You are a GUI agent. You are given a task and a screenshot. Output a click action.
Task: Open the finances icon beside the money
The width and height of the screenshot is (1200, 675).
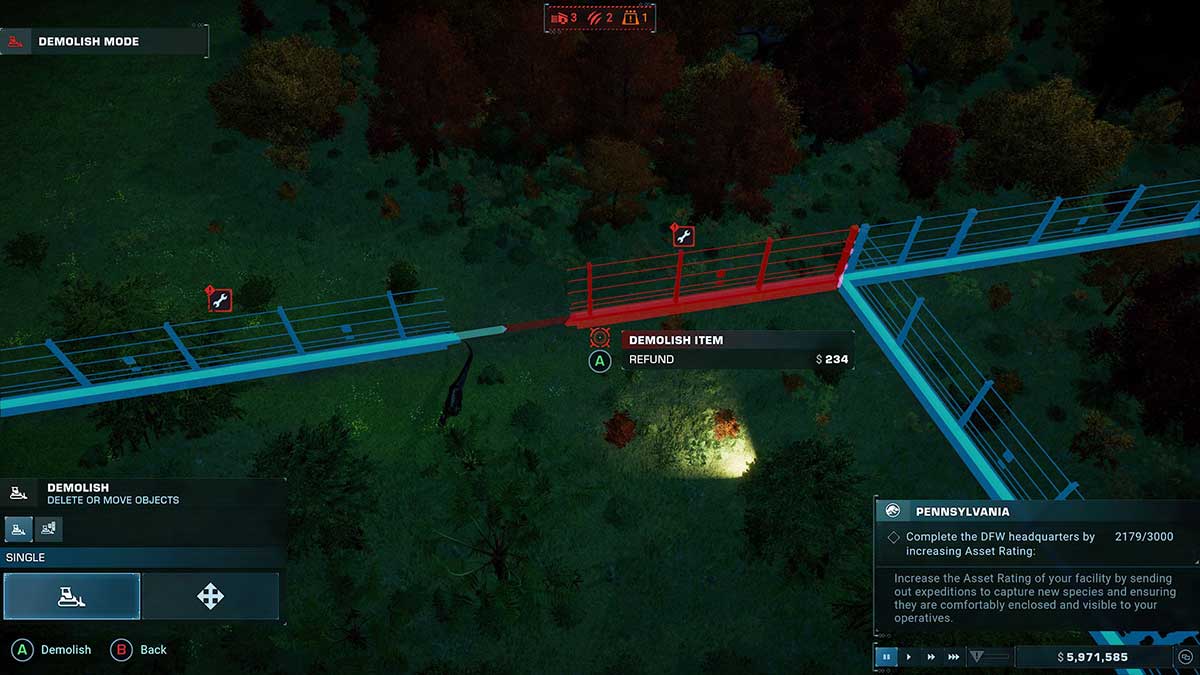1183,657
